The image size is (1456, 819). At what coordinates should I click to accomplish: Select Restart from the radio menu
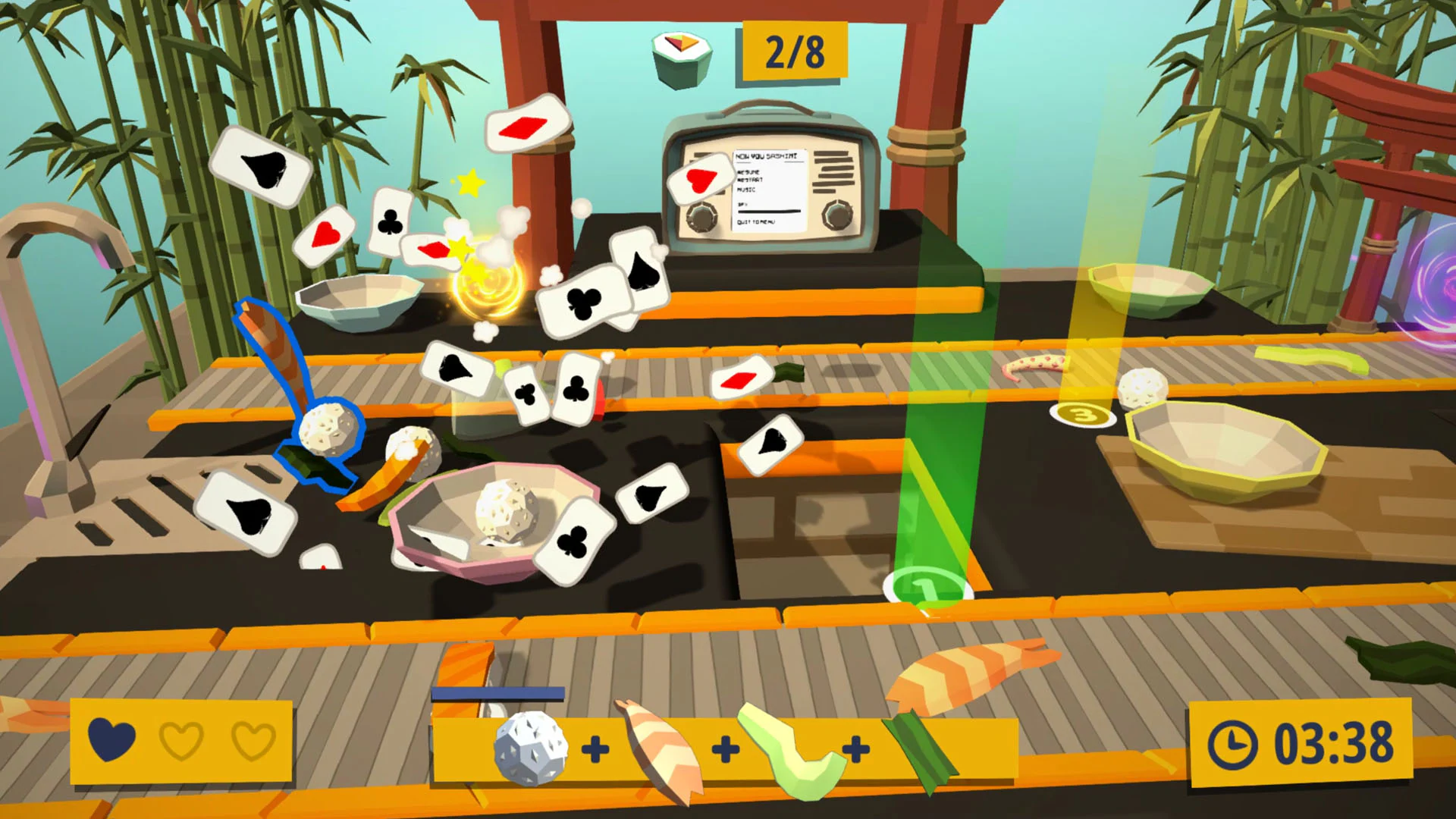tap(749, 179)
